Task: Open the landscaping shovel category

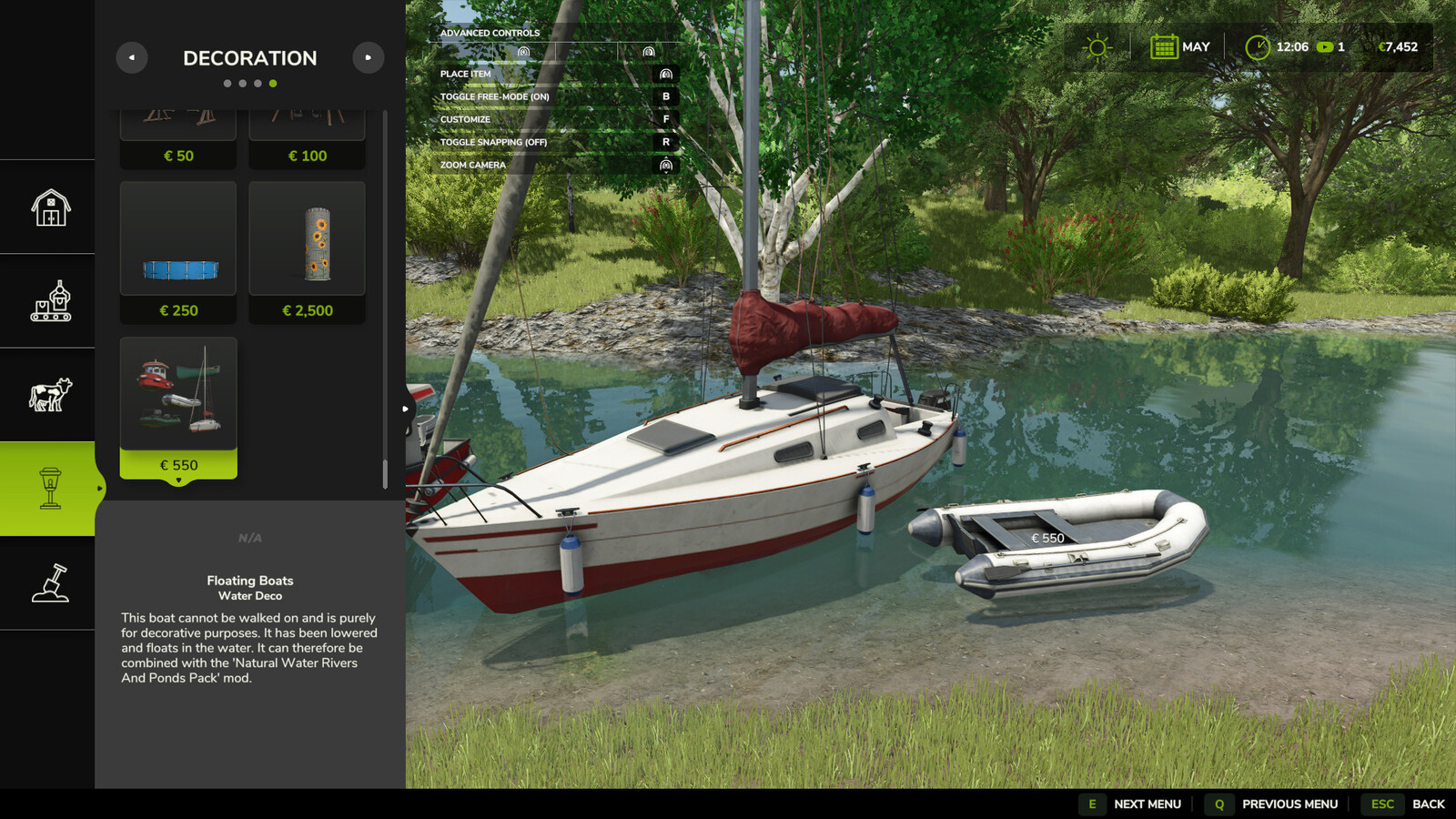Action: (x=50, y=583)
